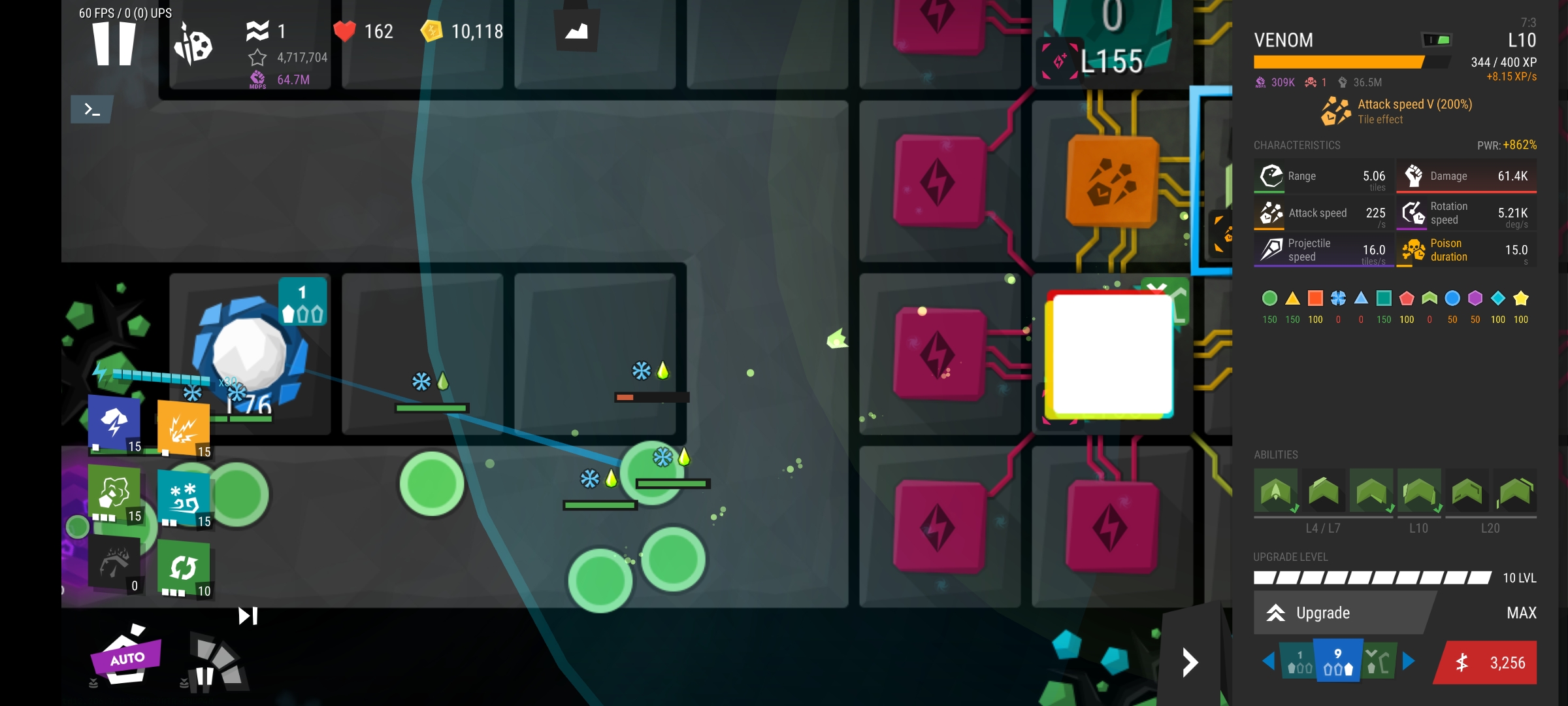Collapse the tower panel with the white chevron
This screenshot has height=706, width=1568.
(1190, 663)
